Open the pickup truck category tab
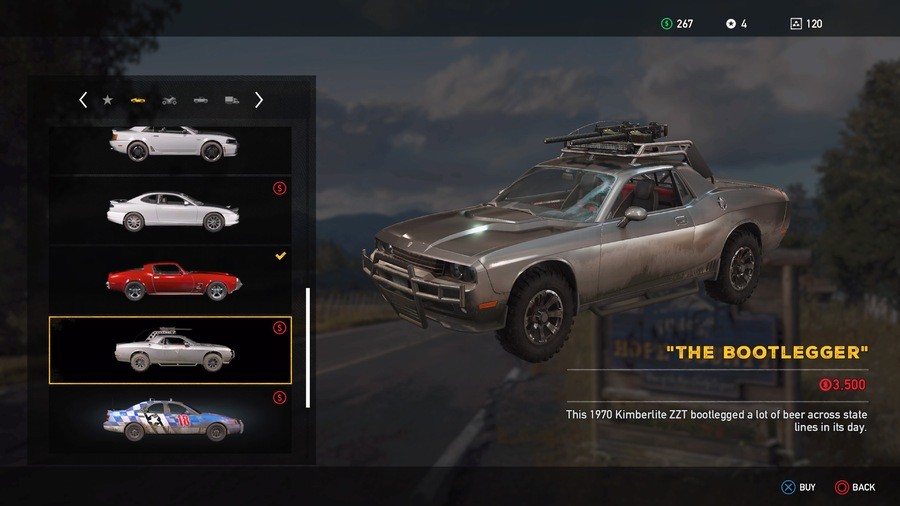The width and height of the screenshot is (900, 506). click(201, 100)
